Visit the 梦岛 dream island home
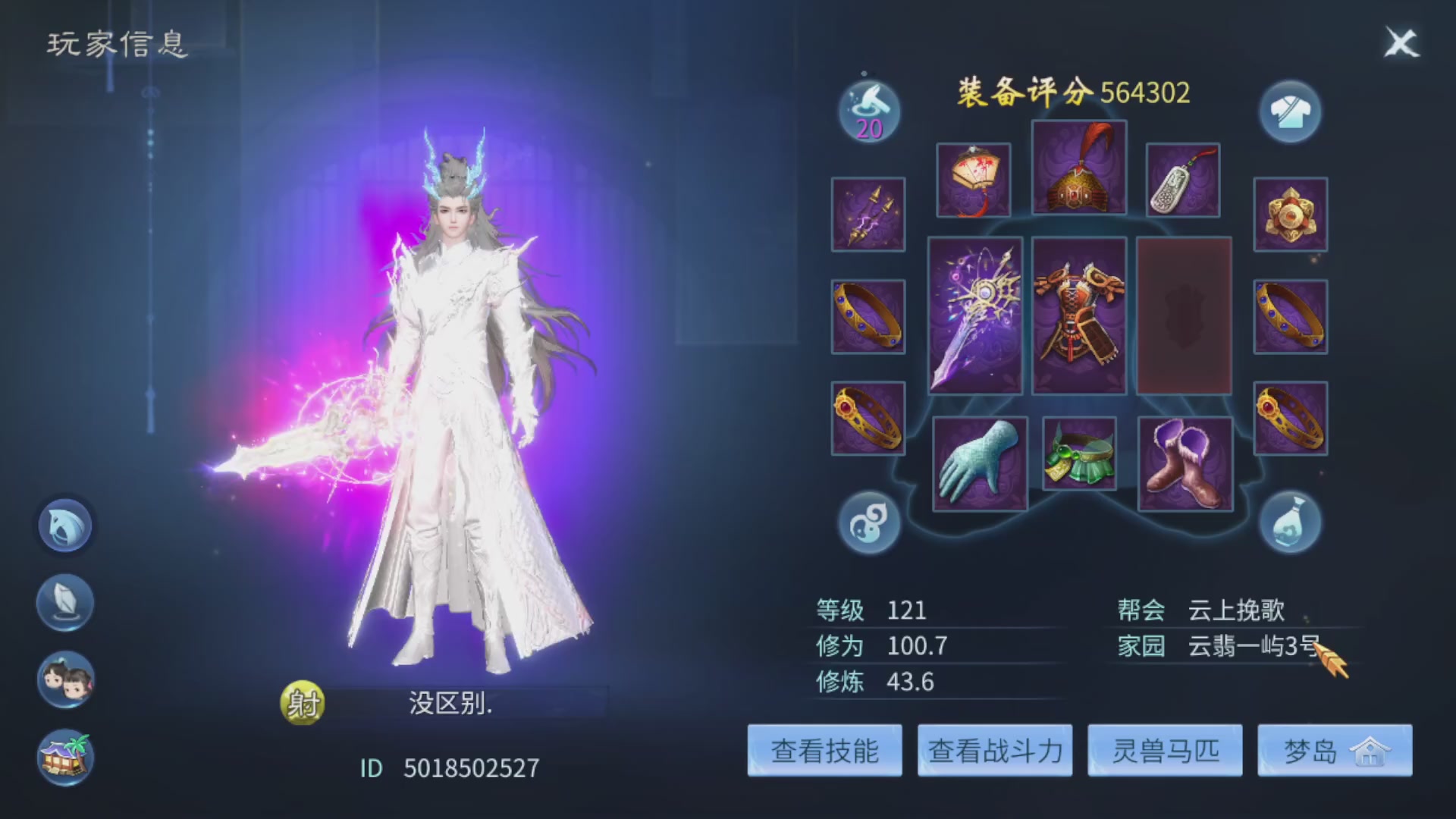 [1335, 751]
